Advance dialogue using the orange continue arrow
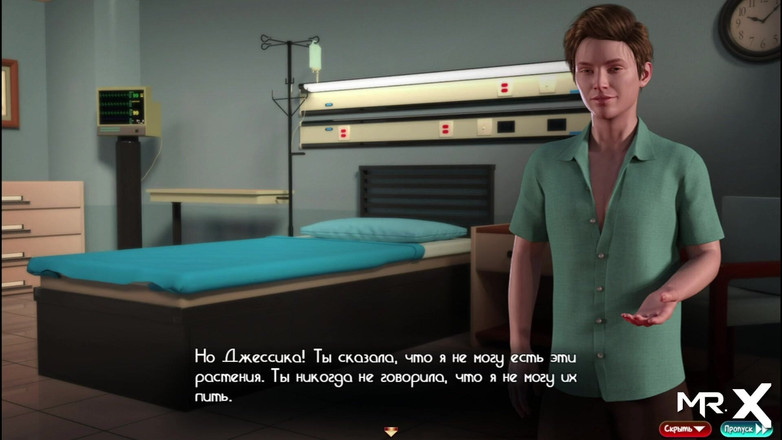 tap(390, 431)
